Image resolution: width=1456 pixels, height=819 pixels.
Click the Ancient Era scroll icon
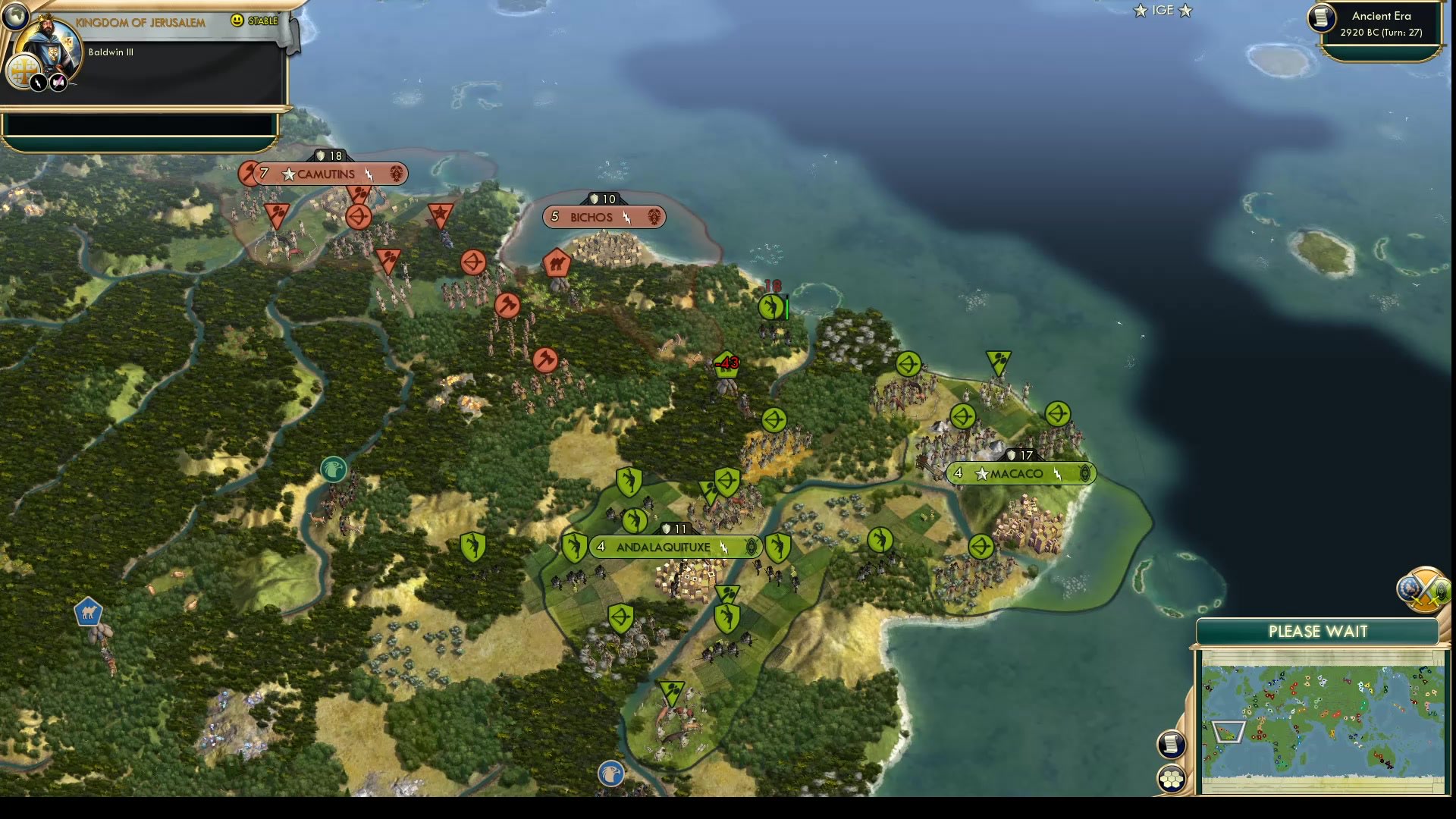1320,19
